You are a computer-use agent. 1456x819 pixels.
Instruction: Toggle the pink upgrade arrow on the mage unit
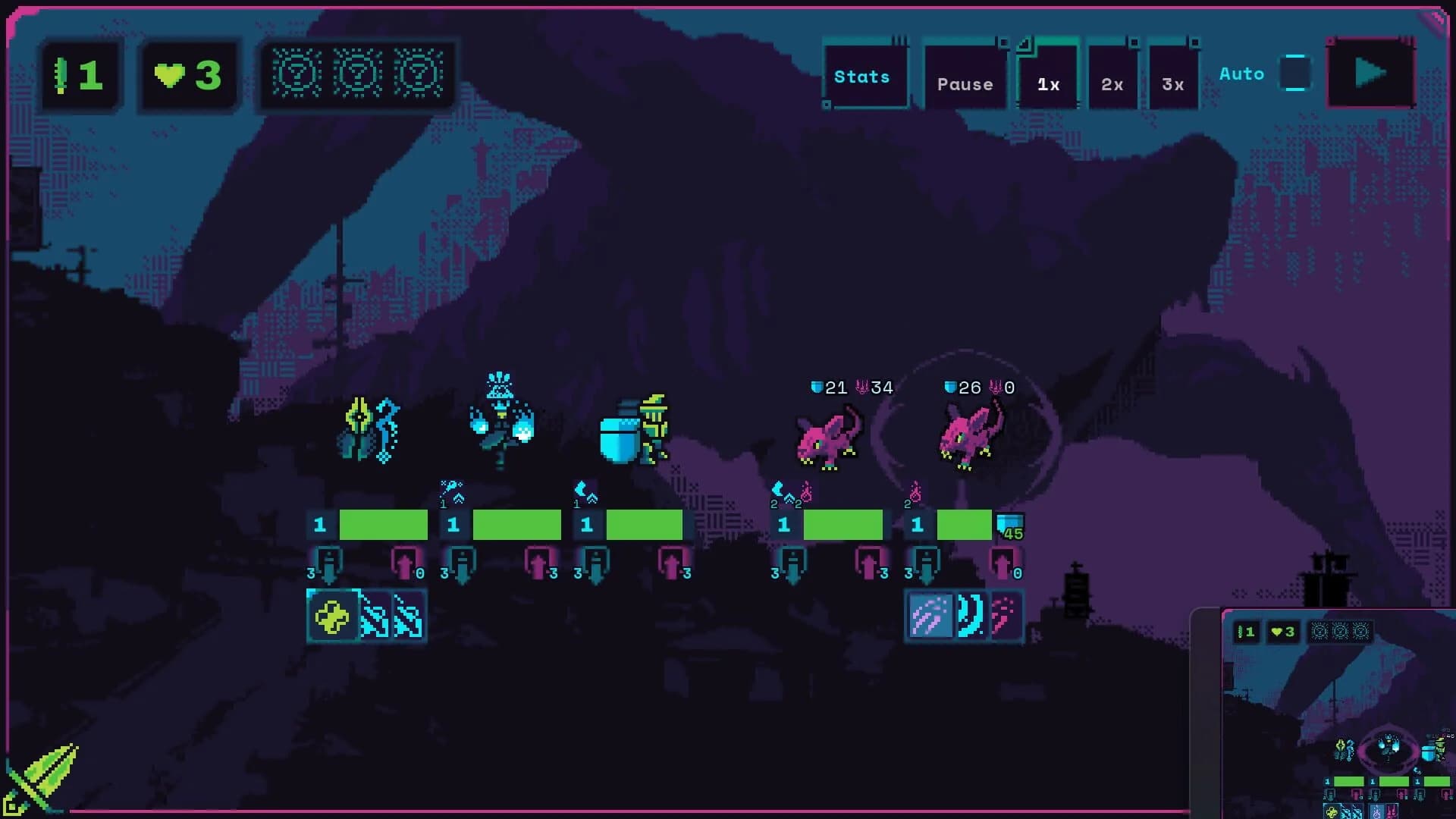coord(538,563)
